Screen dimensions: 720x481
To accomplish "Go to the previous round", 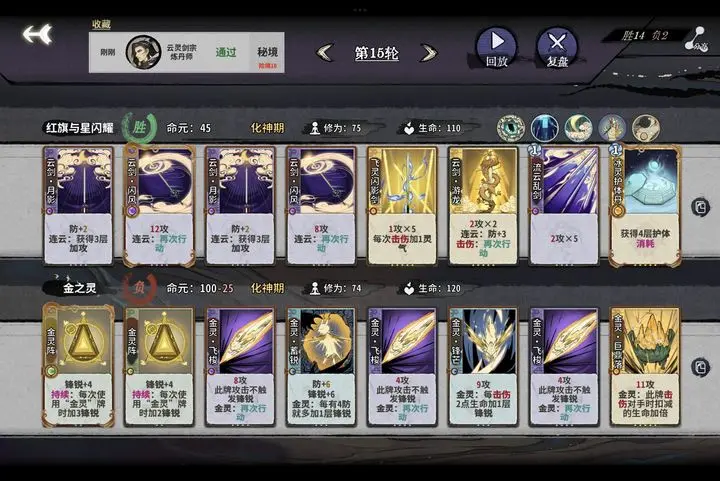I will click(x=325, y=53).
